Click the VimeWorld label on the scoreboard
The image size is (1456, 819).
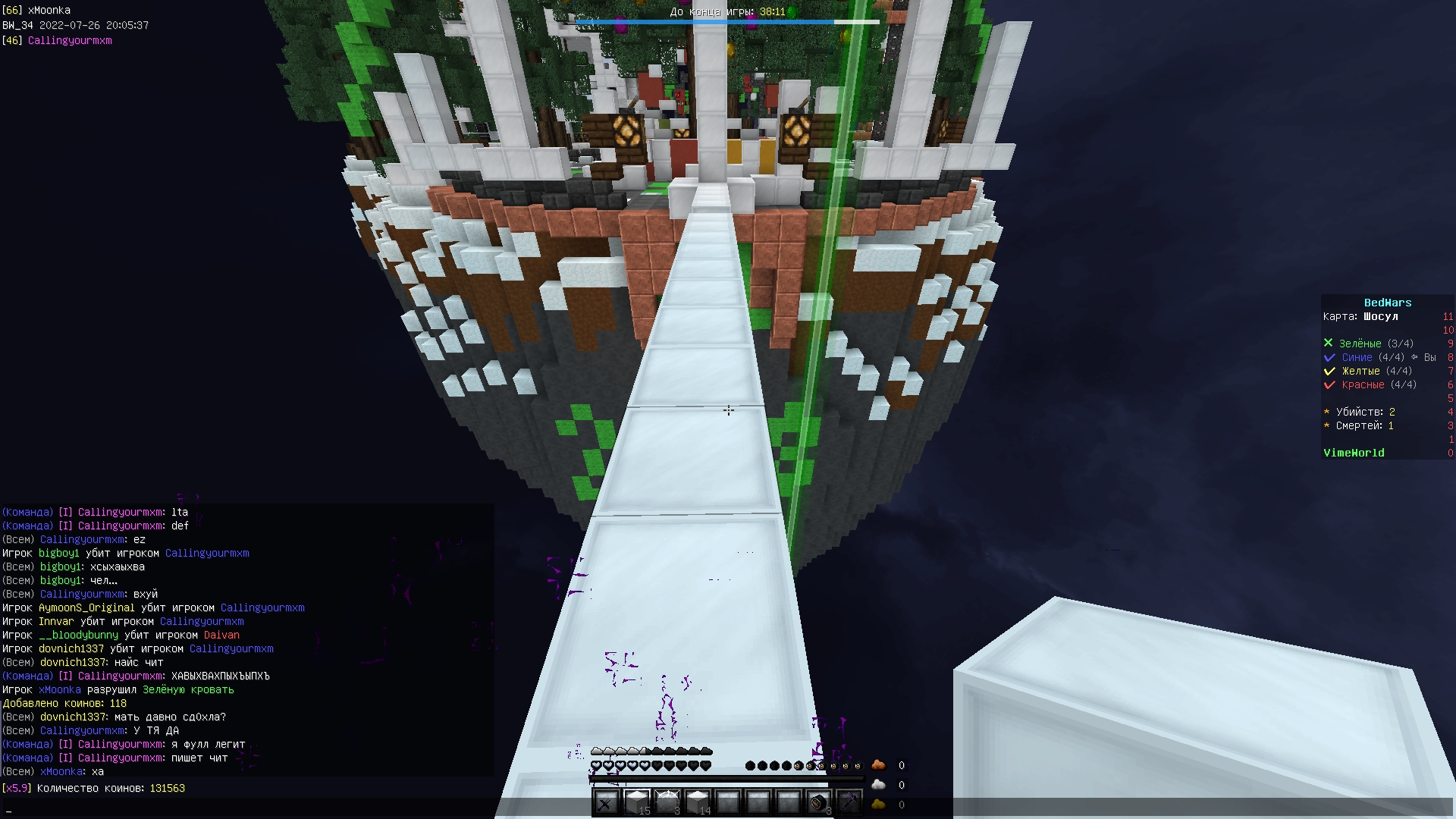pyautogui.click(x=1354, y=453)
